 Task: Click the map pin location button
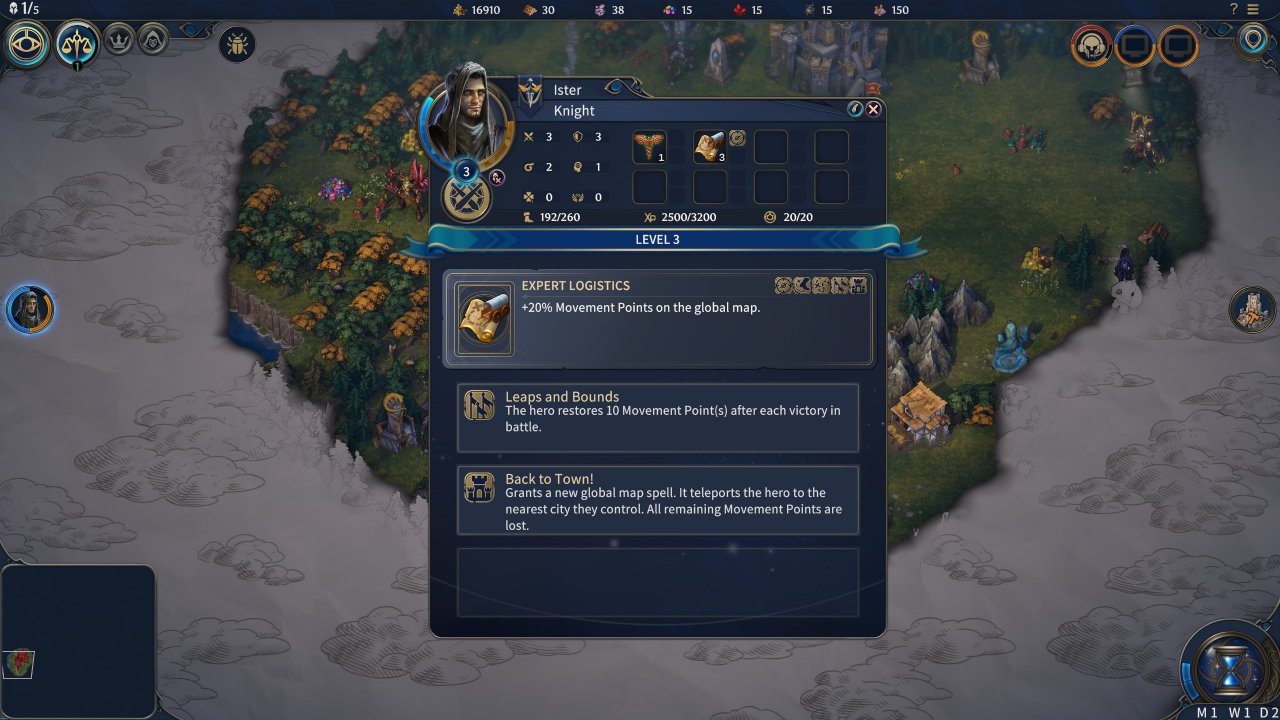(1253, 41)
